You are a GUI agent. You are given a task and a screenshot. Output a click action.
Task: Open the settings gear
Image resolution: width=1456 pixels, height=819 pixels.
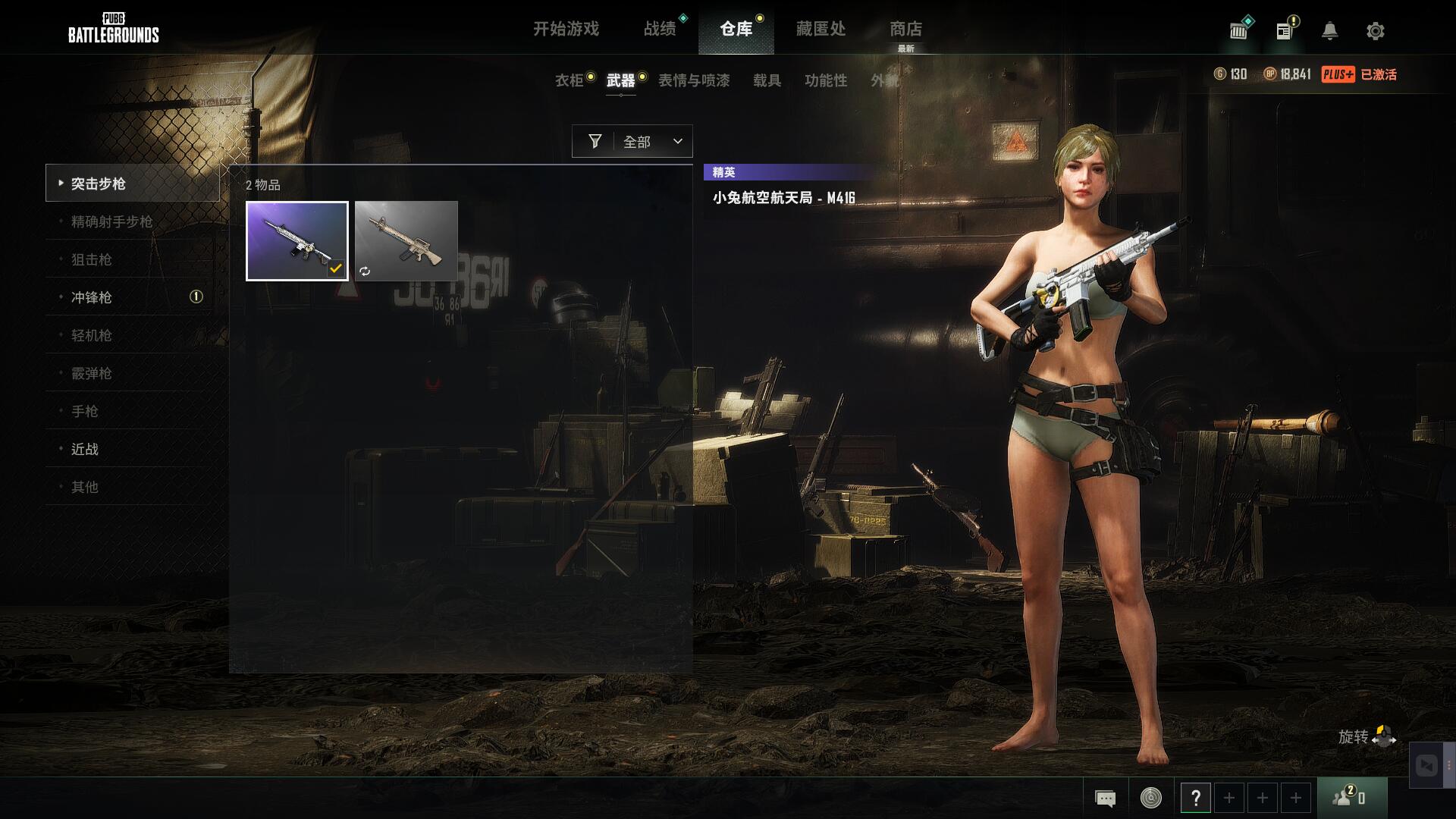tap(1374, 30)
